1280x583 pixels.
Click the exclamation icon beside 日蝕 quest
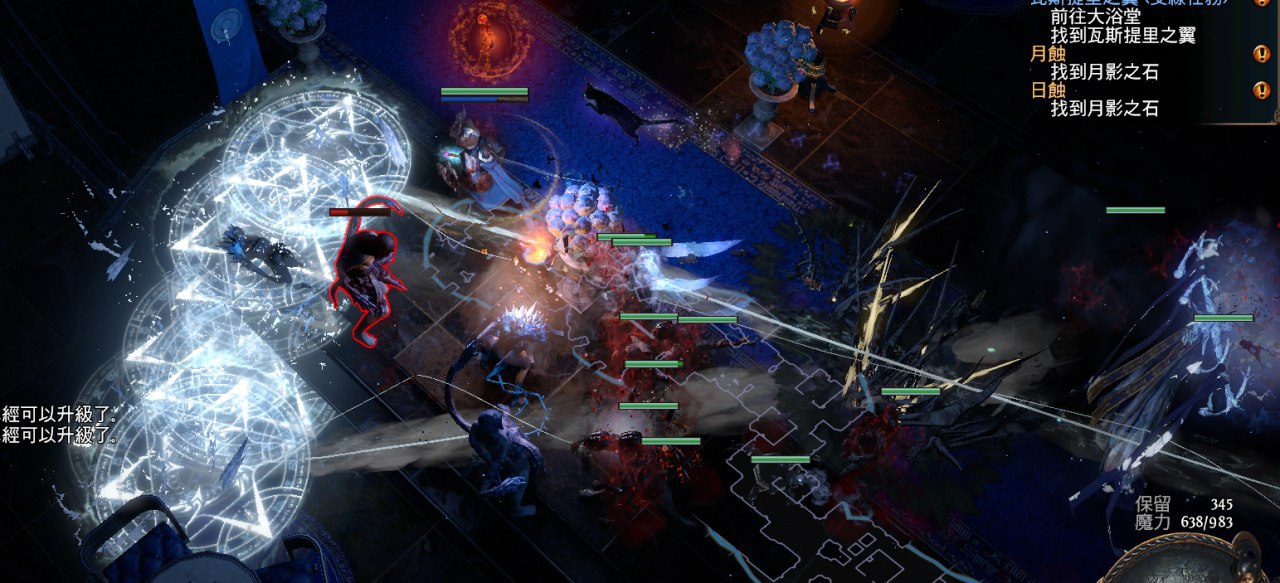click(x=1261, y=90)
